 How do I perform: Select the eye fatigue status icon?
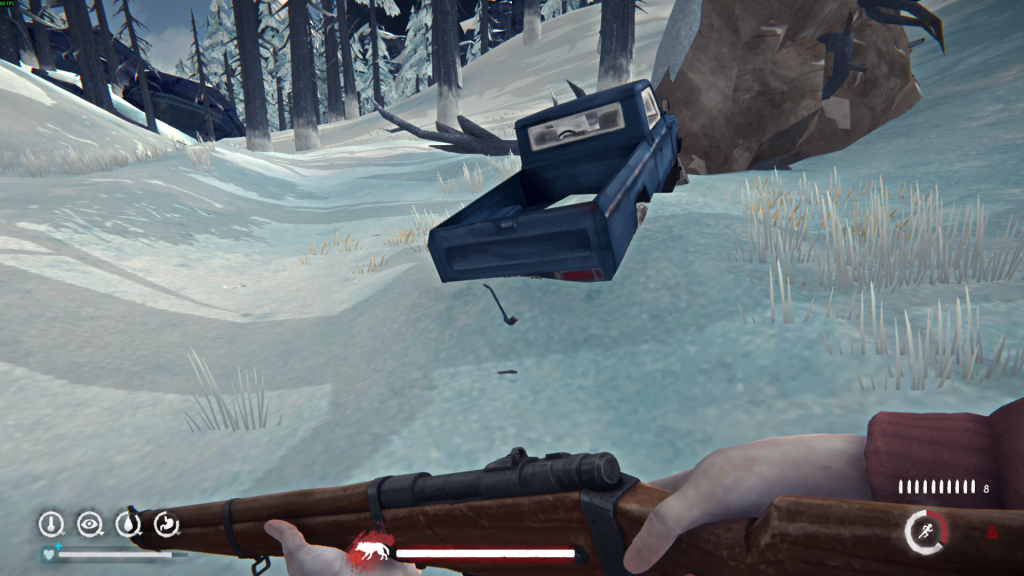90,523
